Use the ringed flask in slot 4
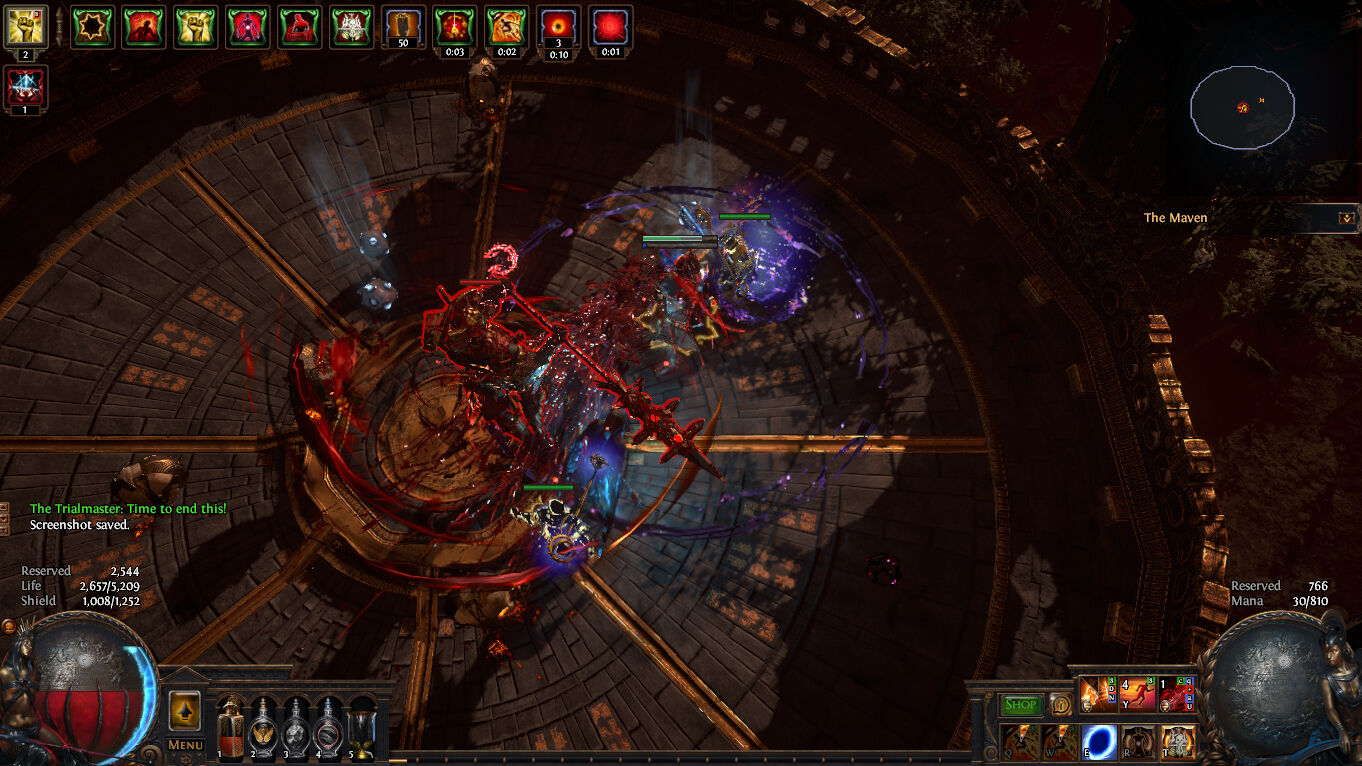 [x=327, y=728]
